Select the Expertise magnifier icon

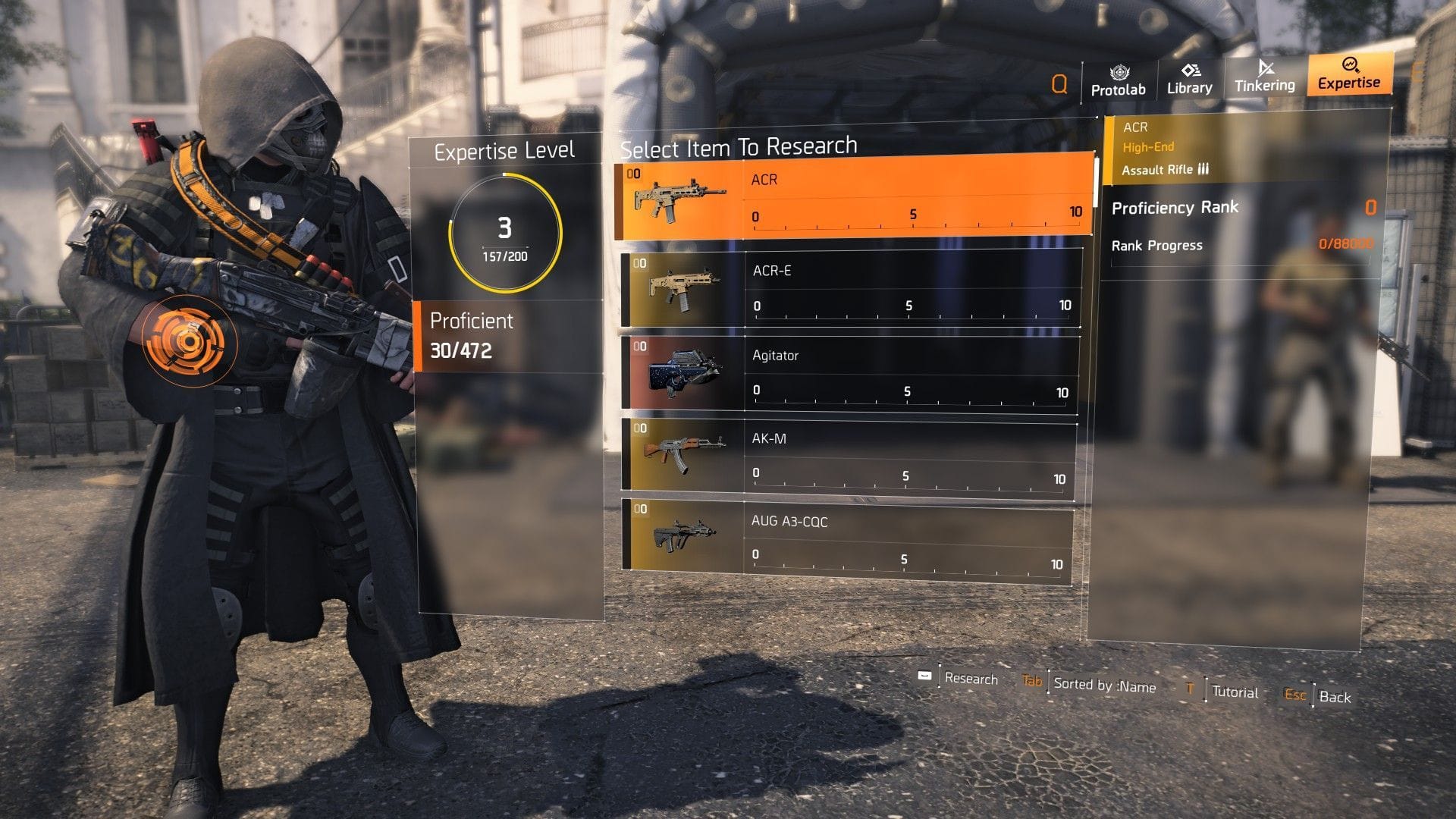(x=1349, y=68)
